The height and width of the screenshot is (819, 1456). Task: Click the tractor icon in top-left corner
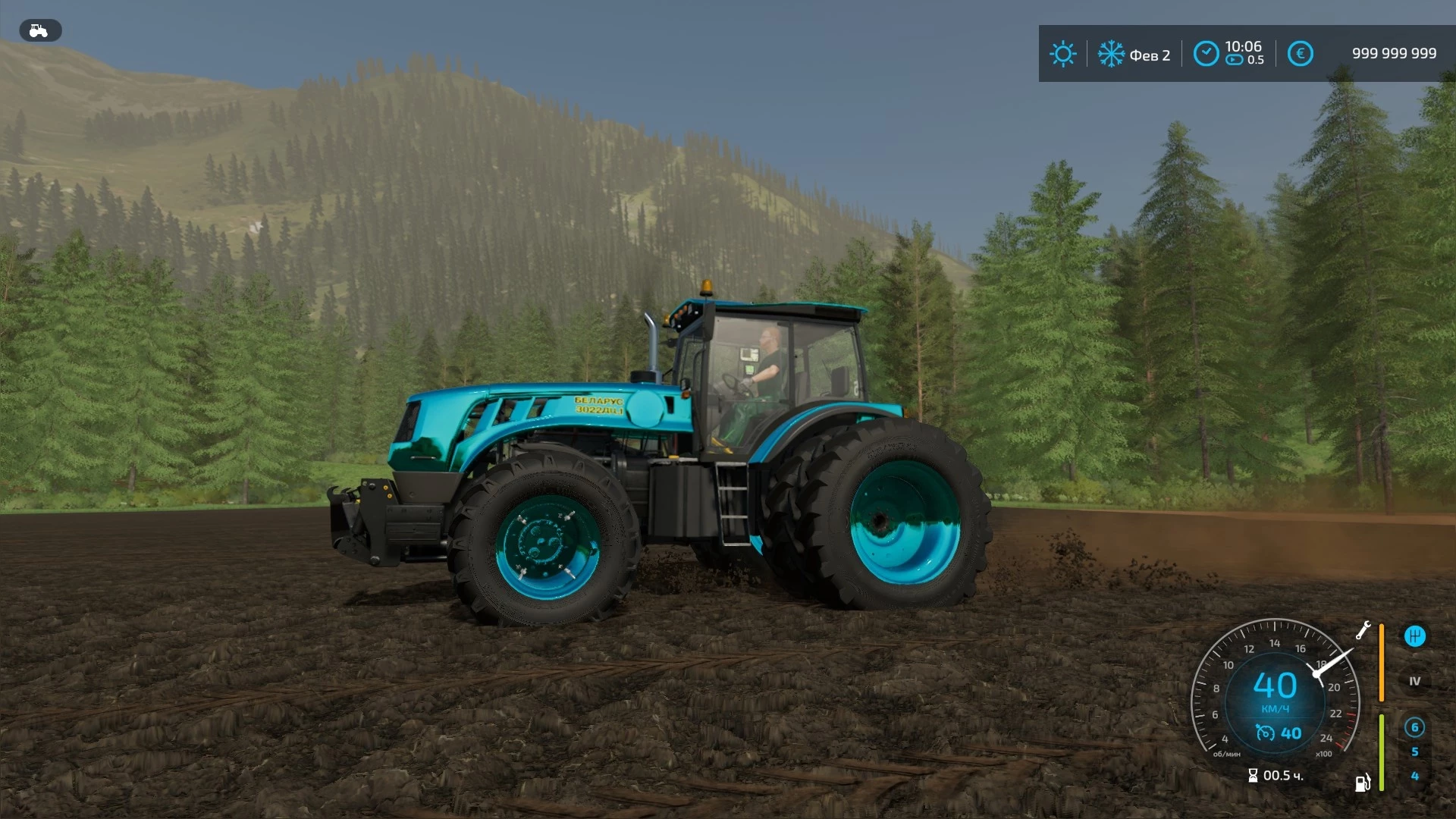(39, 30)
